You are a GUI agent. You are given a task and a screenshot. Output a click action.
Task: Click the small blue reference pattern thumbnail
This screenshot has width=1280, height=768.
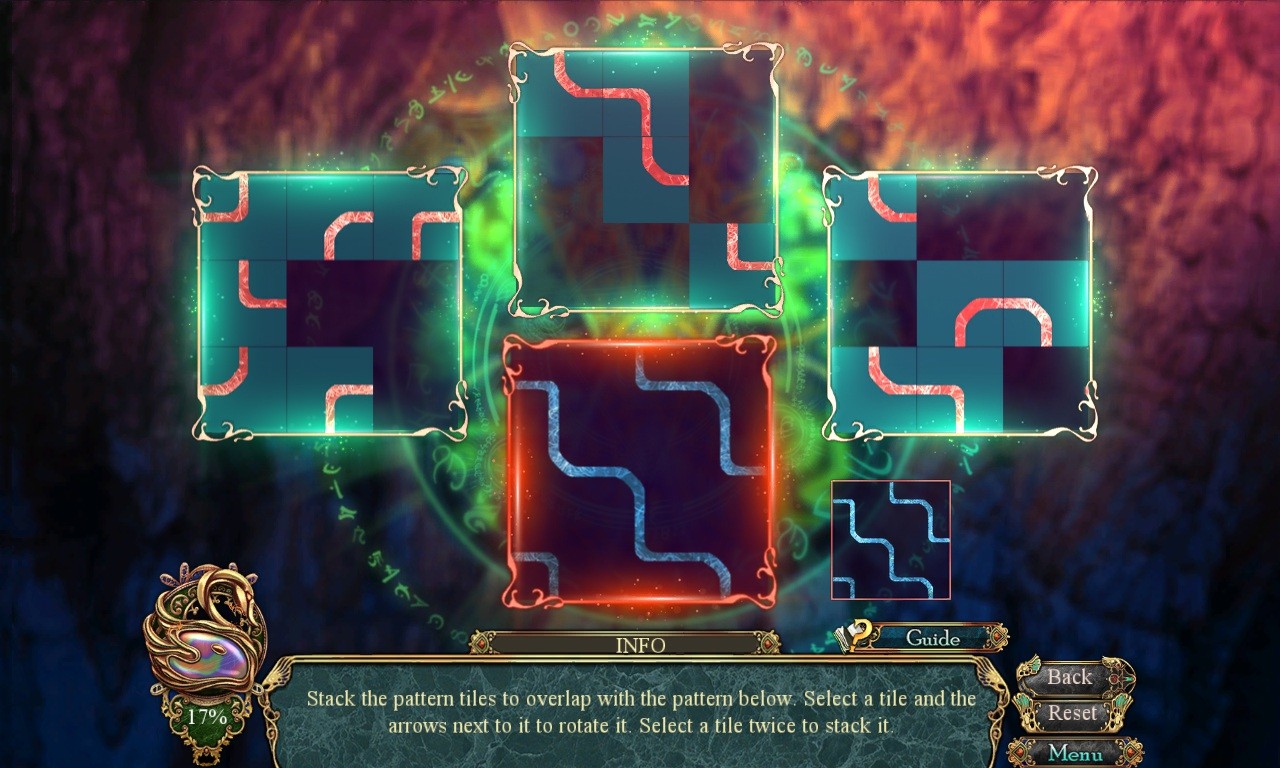[x=890, y=542]
